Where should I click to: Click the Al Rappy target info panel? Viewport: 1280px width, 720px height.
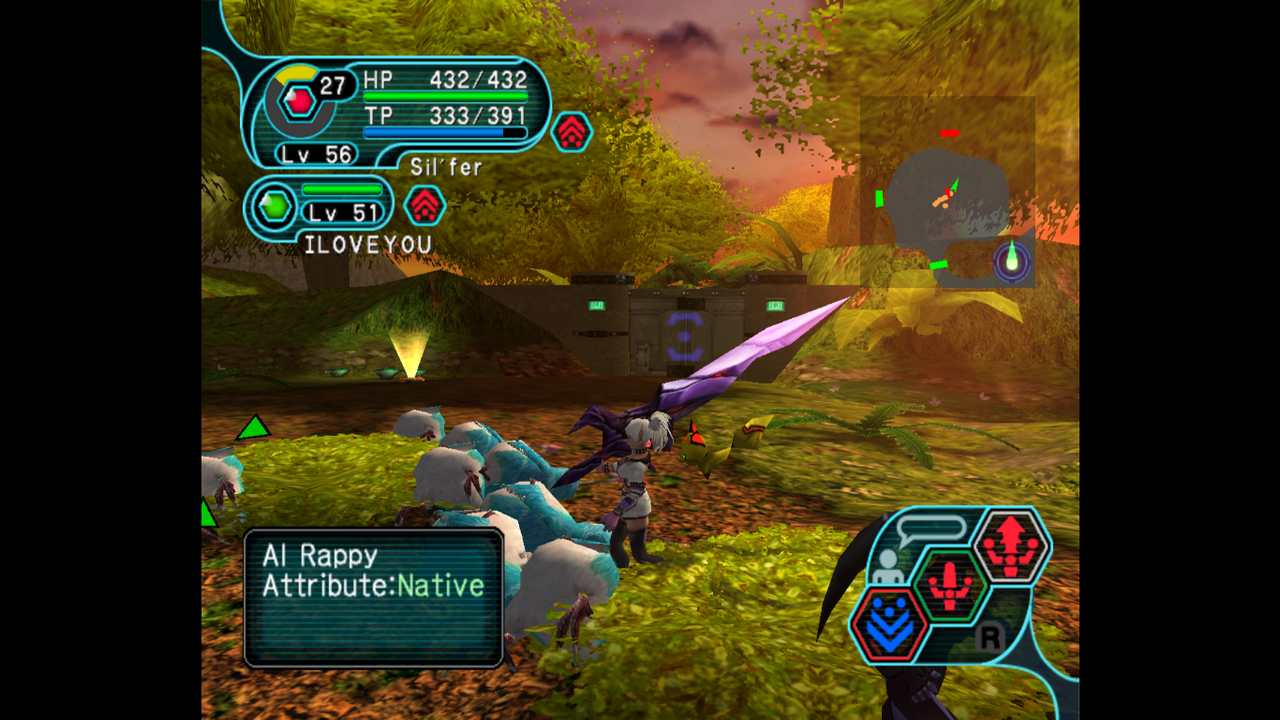click(373, 598)
